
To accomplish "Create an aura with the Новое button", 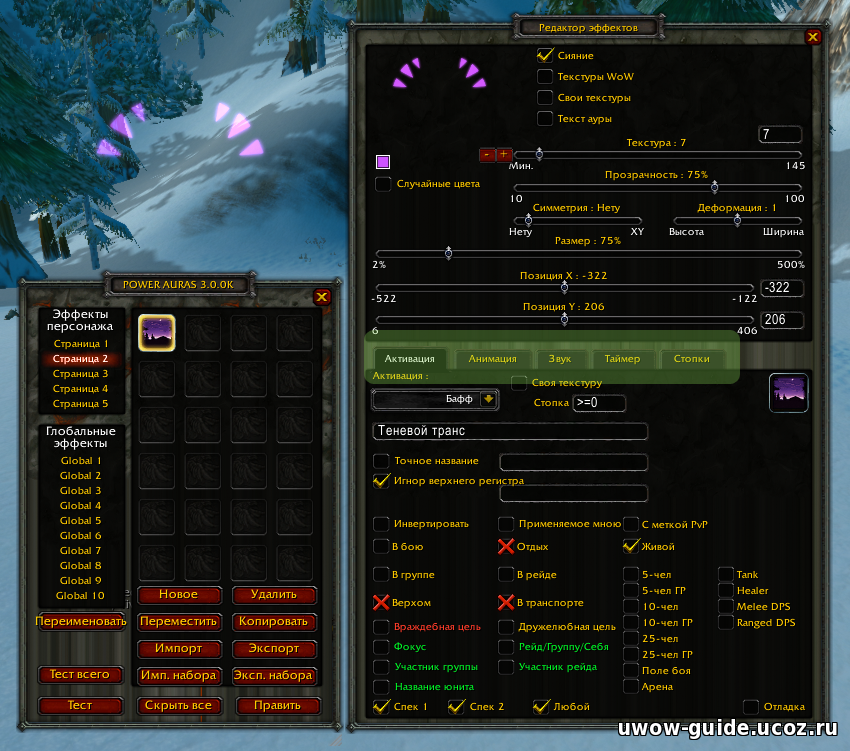I will click(178, 595).
